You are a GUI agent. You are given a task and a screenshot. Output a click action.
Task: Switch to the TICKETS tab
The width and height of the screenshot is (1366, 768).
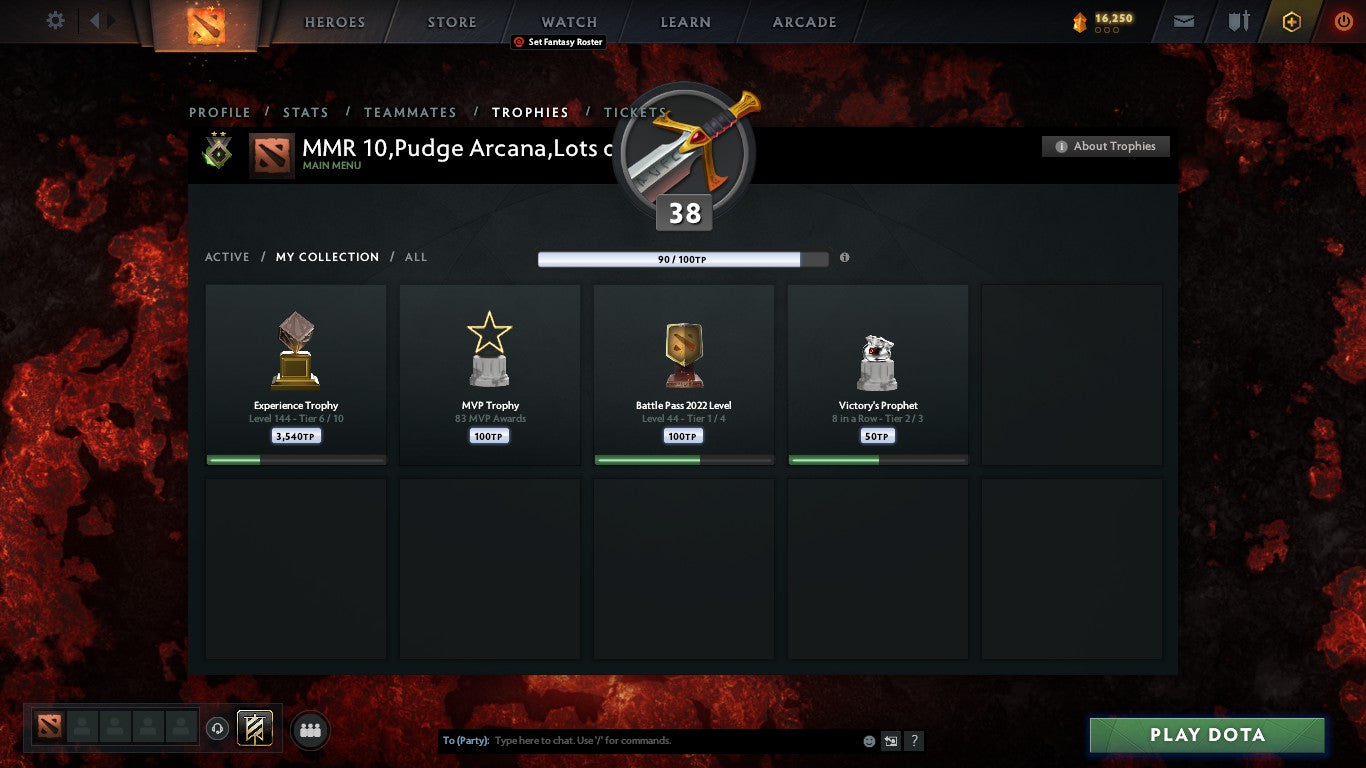[x=635, y=112]
